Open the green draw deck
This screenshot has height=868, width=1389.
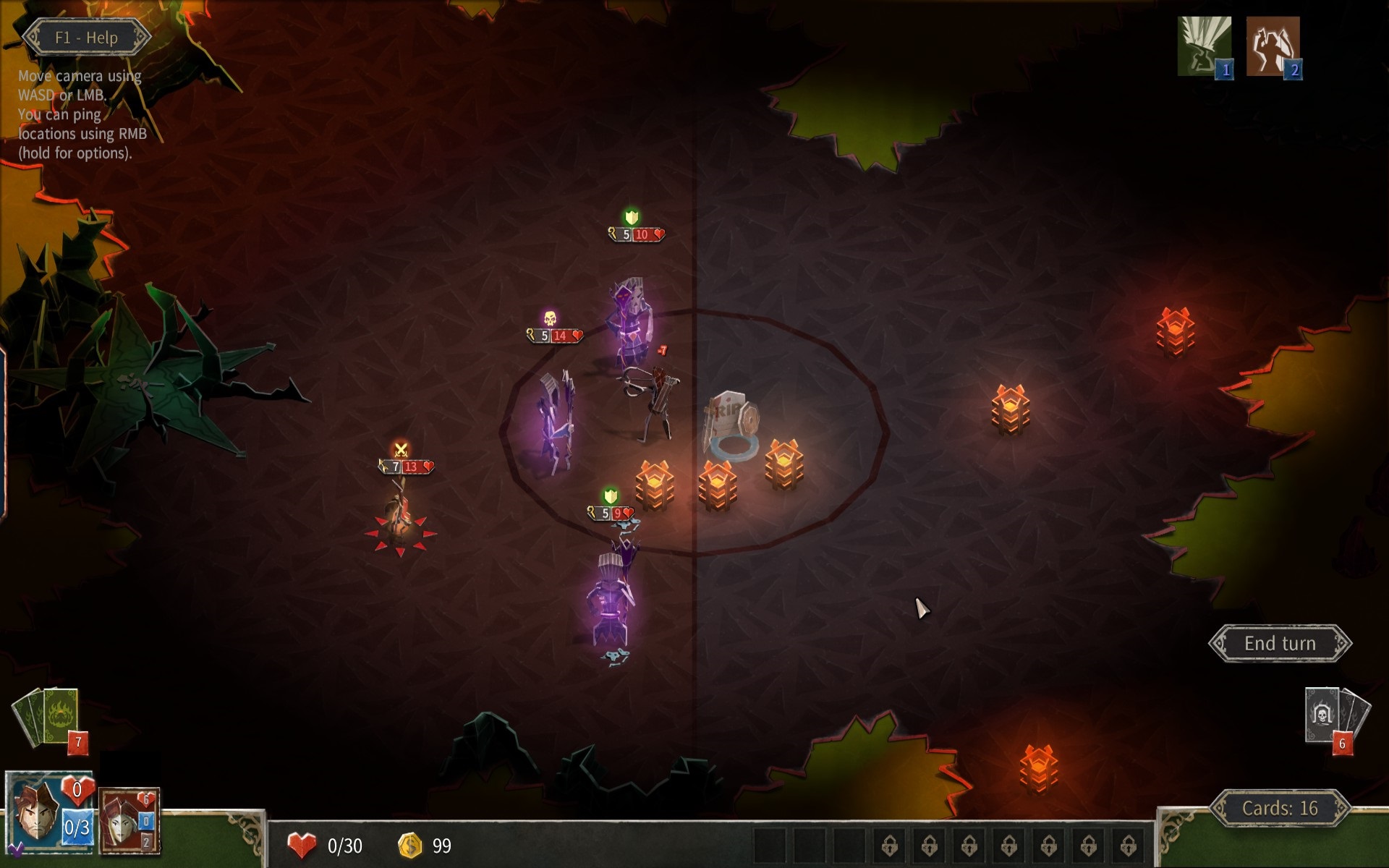[x=49, y=716]
